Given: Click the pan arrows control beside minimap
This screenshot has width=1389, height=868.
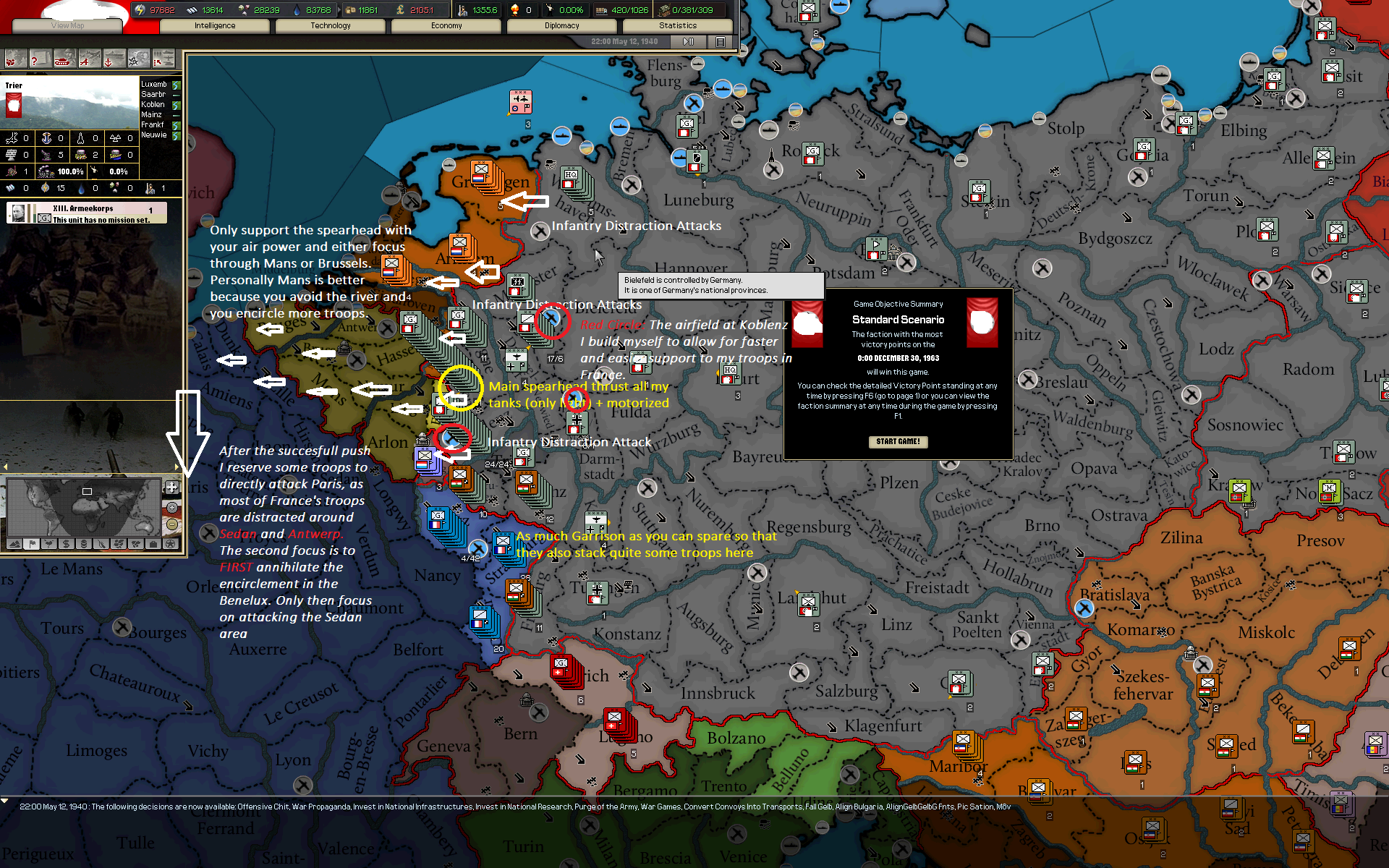Looking at the screenshot, I should [x=172, y=488].
